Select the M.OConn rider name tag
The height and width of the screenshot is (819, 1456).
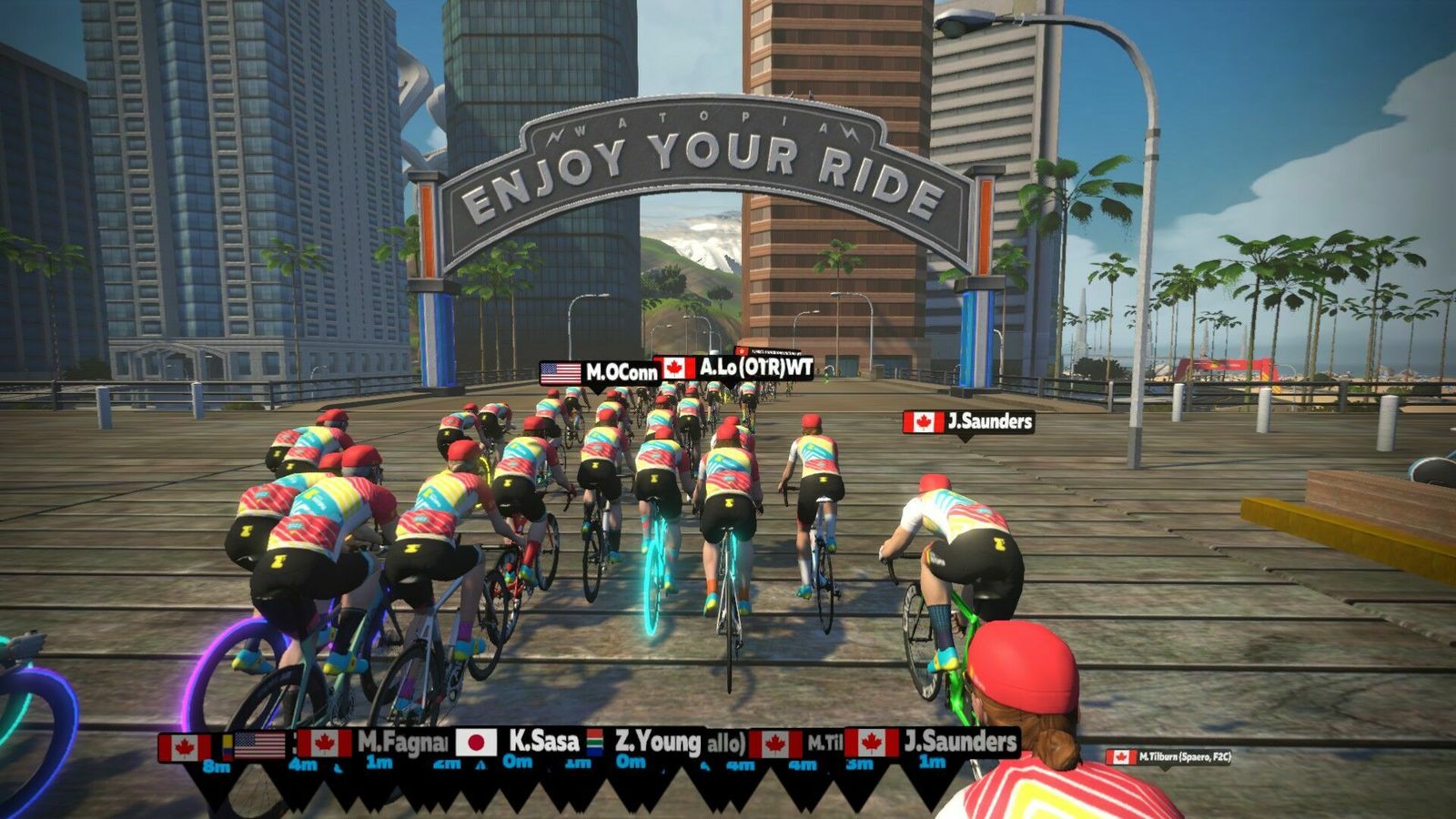[599, 372]
